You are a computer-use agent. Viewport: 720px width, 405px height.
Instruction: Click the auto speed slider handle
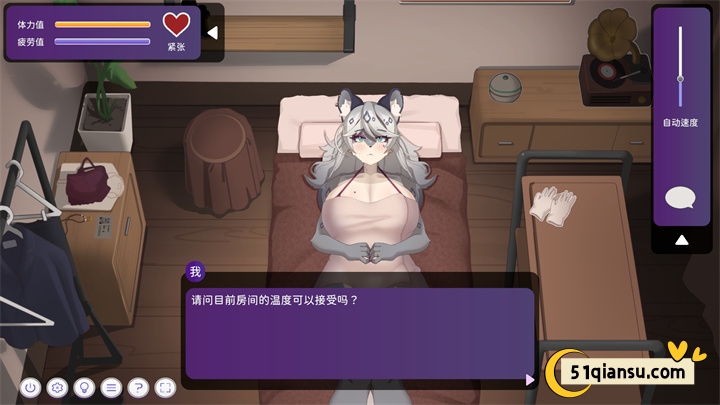click(680, 79)
